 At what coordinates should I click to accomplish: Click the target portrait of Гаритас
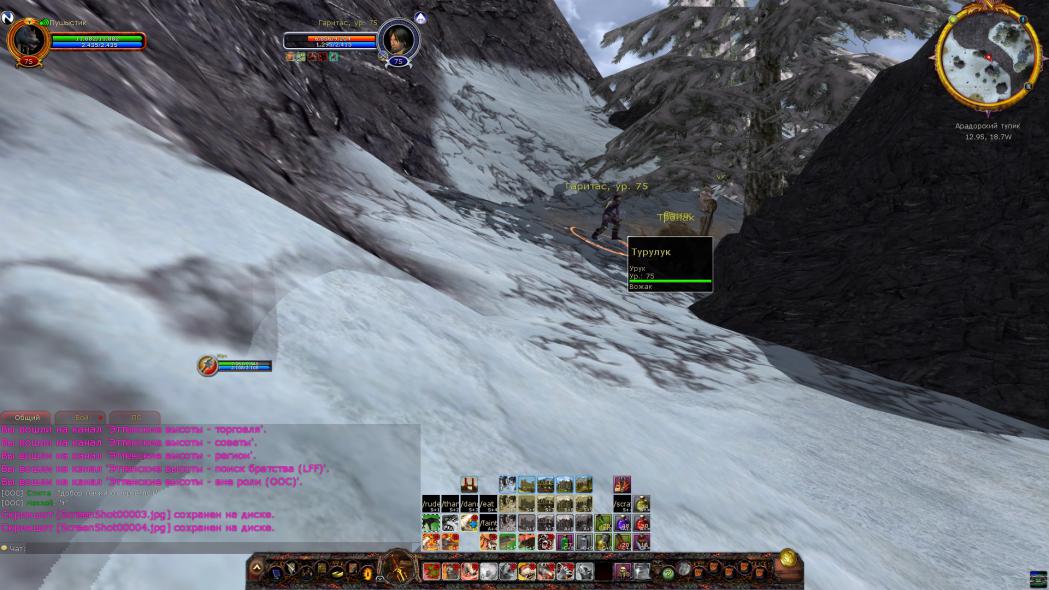pos(397,40)
